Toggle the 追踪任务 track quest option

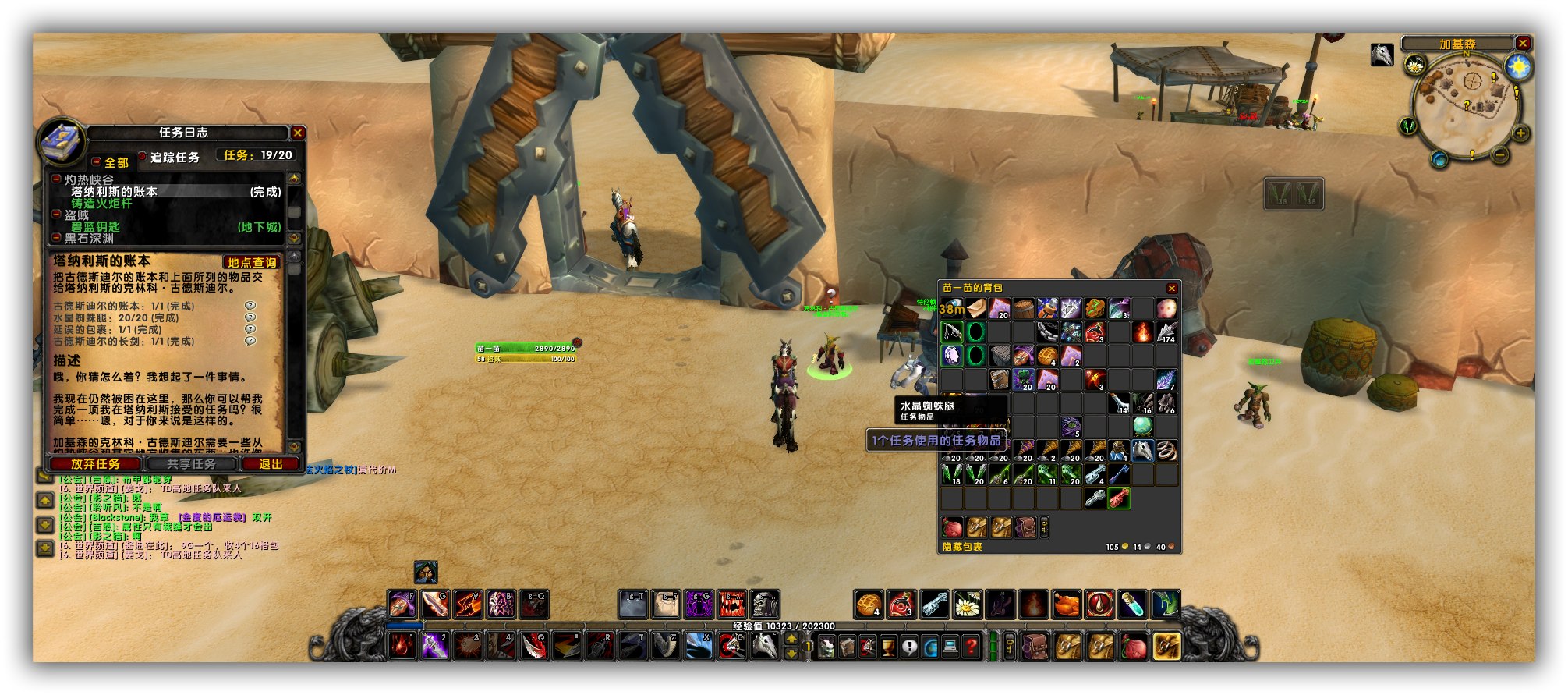143,158
